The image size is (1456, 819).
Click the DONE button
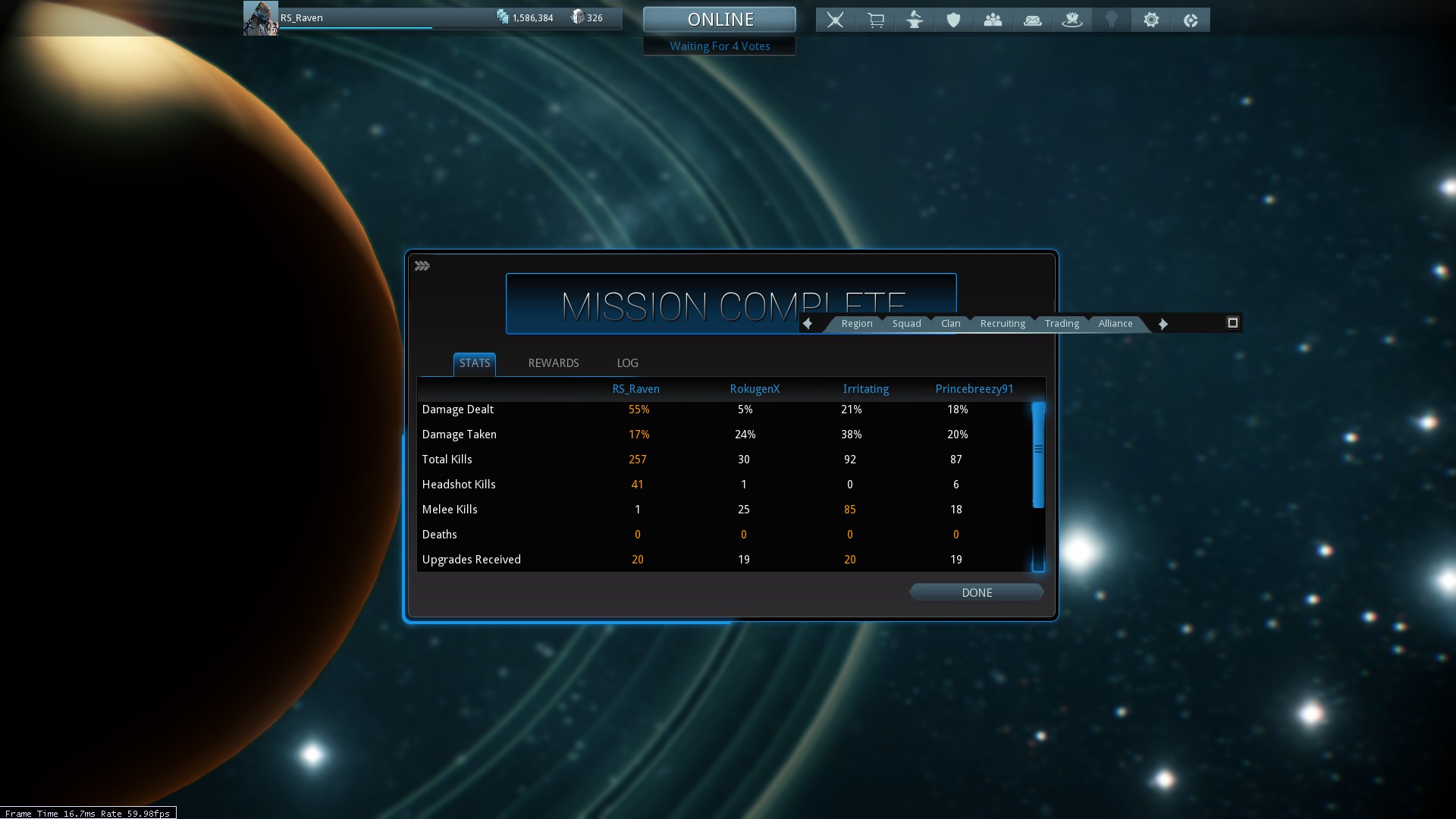pyautogui.click(x=976, y=592)
